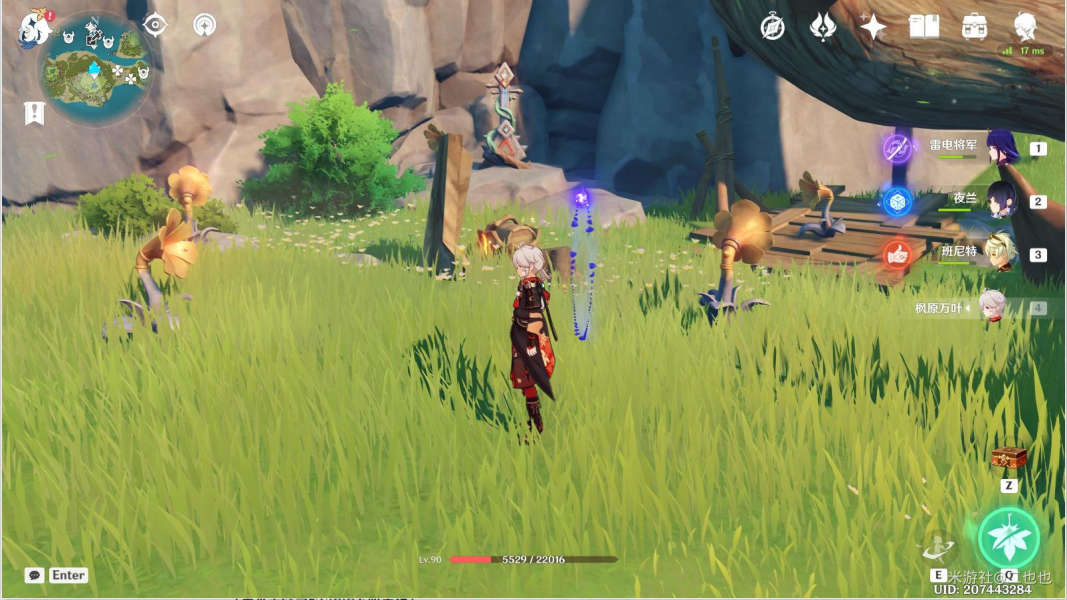This screenshot has height=600, width=1067.
Task: Open the winged battle pass icon
Action: point(822,27)
